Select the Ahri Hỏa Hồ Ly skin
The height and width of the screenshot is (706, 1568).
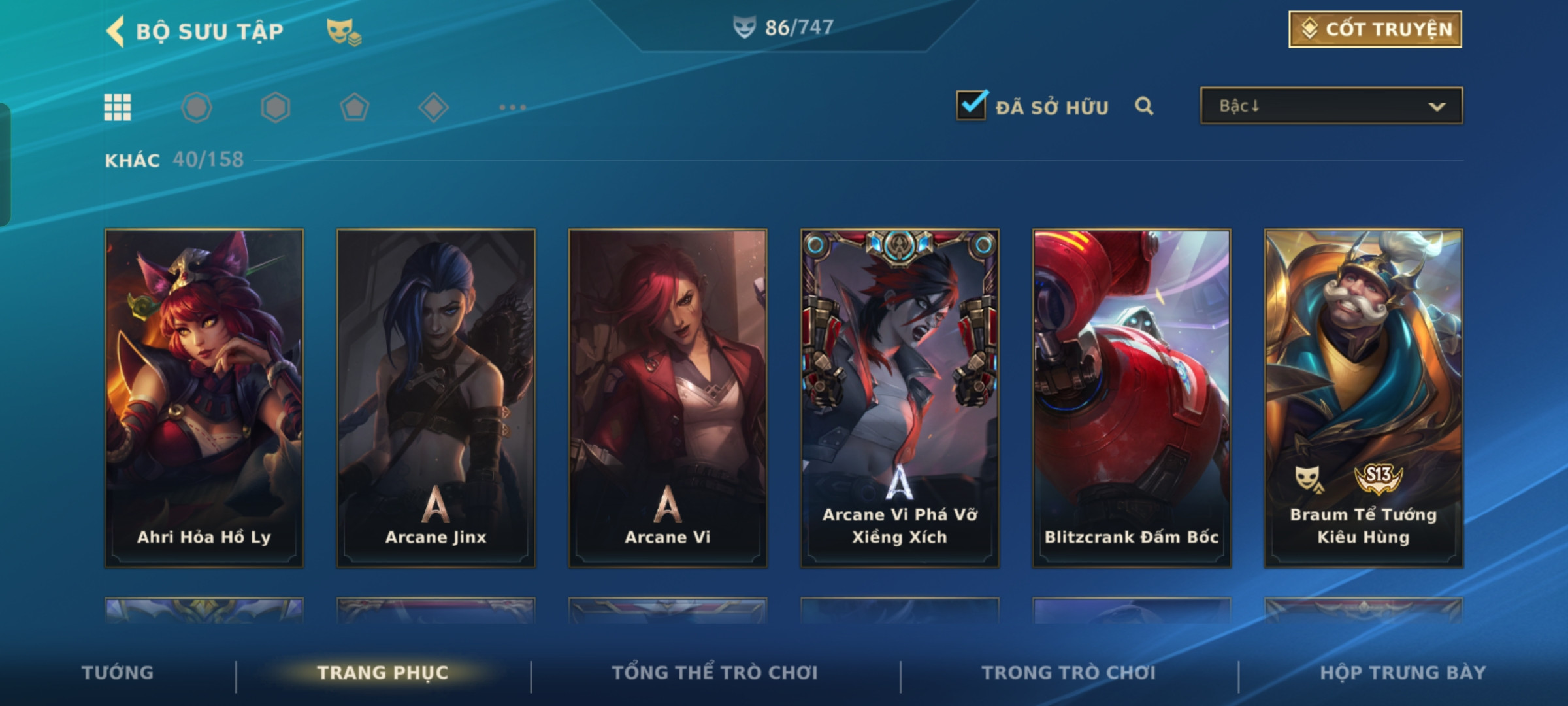point(204,397)
